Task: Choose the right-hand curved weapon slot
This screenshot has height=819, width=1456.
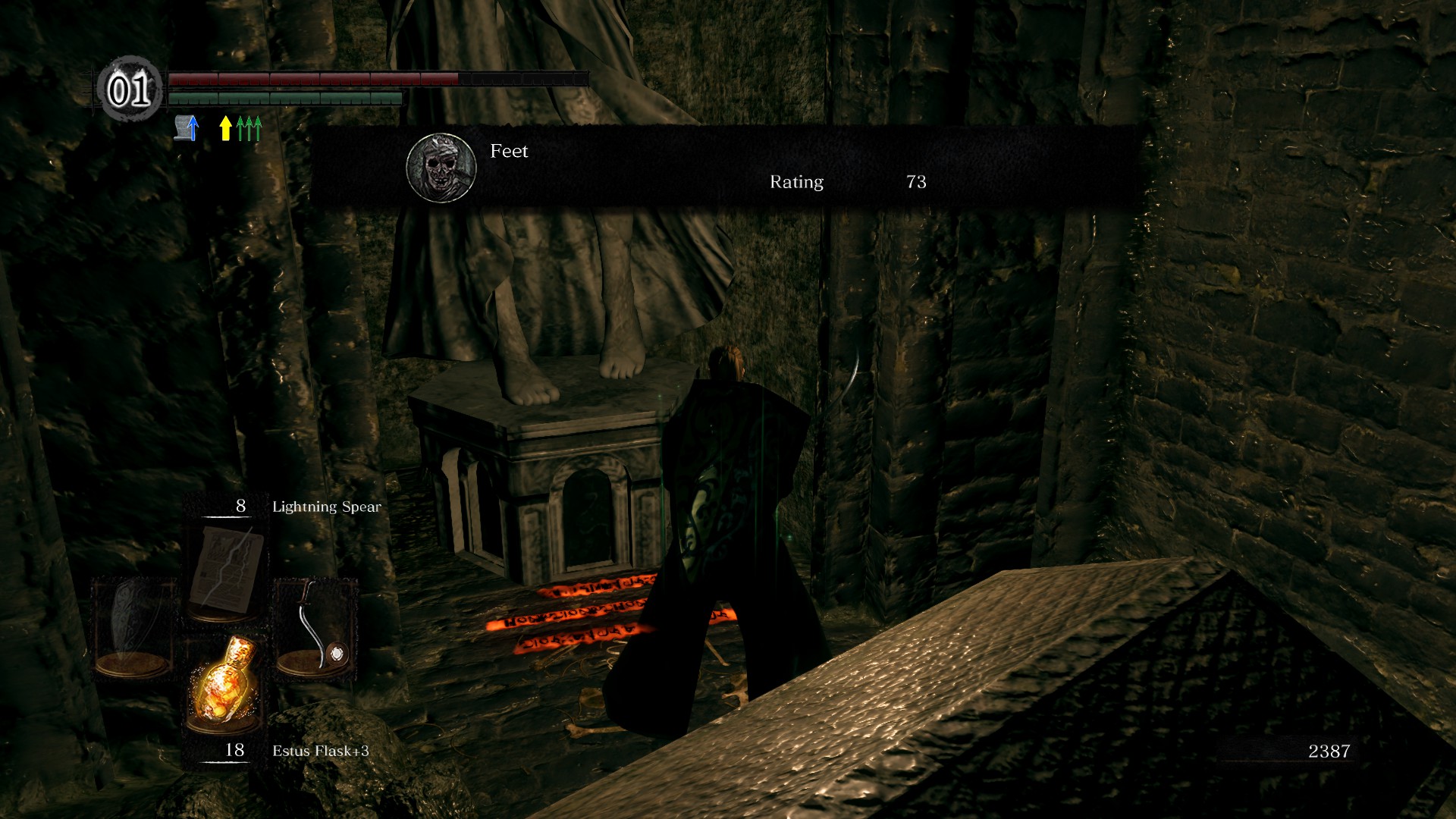Action: coord(314,628)
